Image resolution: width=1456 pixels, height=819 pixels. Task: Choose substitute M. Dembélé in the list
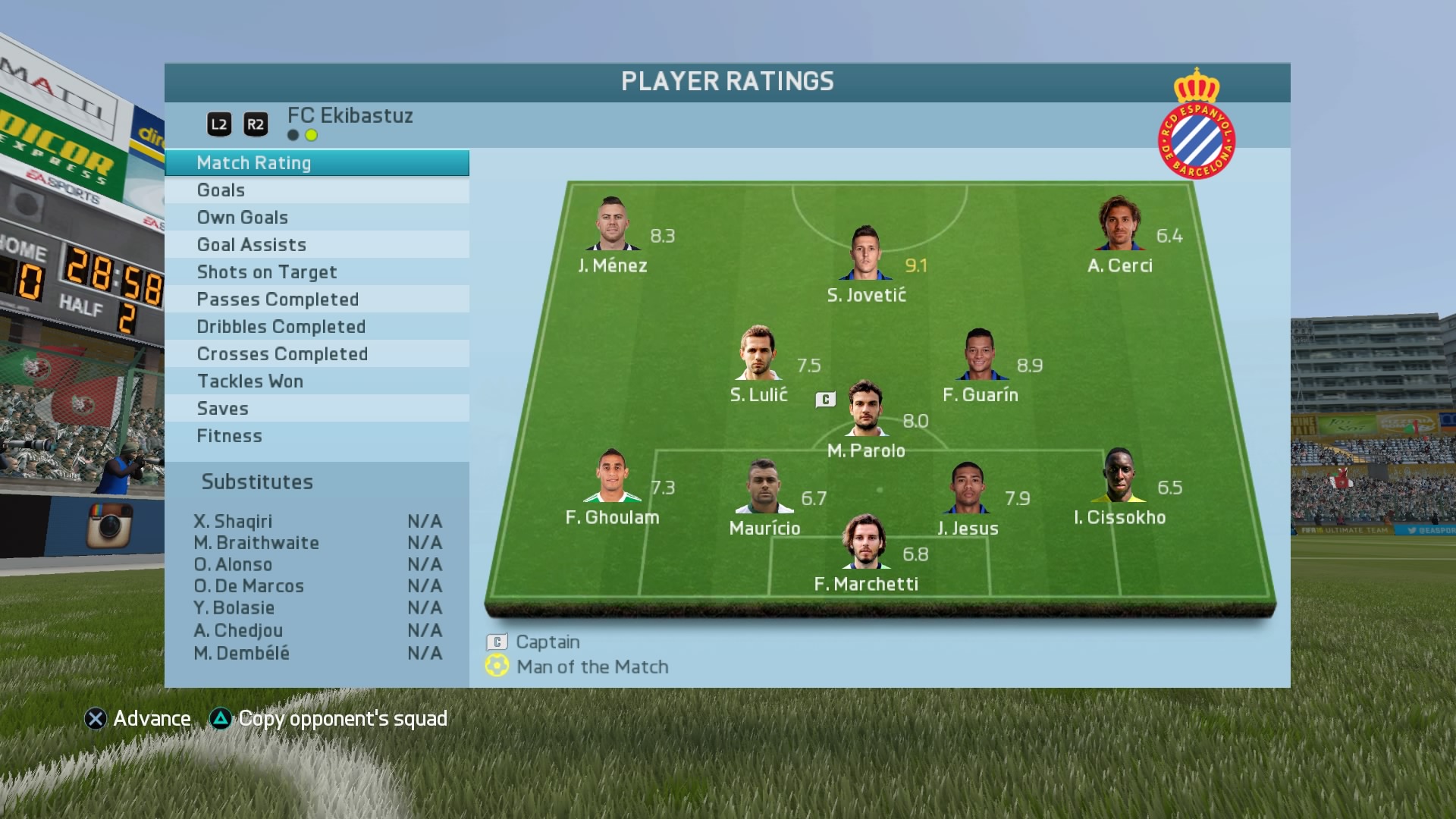click(317, 653)
